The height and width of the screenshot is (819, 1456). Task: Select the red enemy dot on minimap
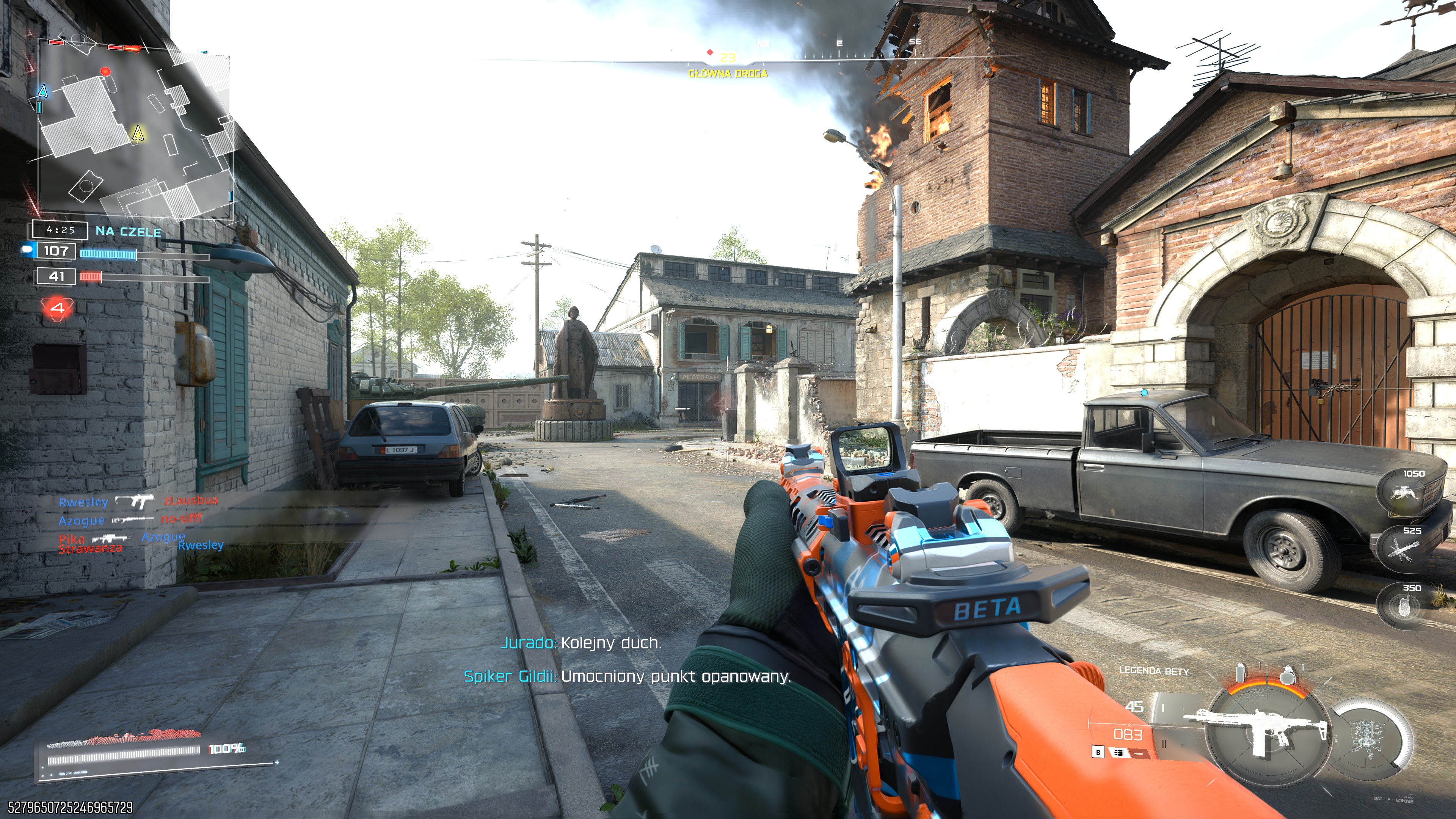tap(105, 71)
